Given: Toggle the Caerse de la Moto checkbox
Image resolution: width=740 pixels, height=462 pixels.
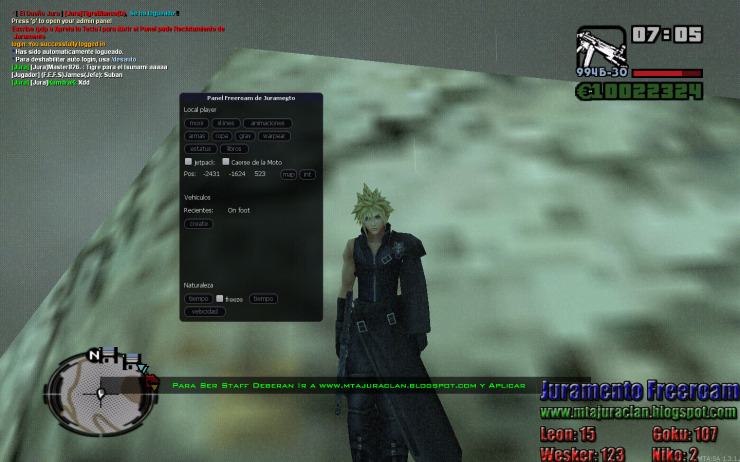Looking at the screenshot, I should [226, 161].
